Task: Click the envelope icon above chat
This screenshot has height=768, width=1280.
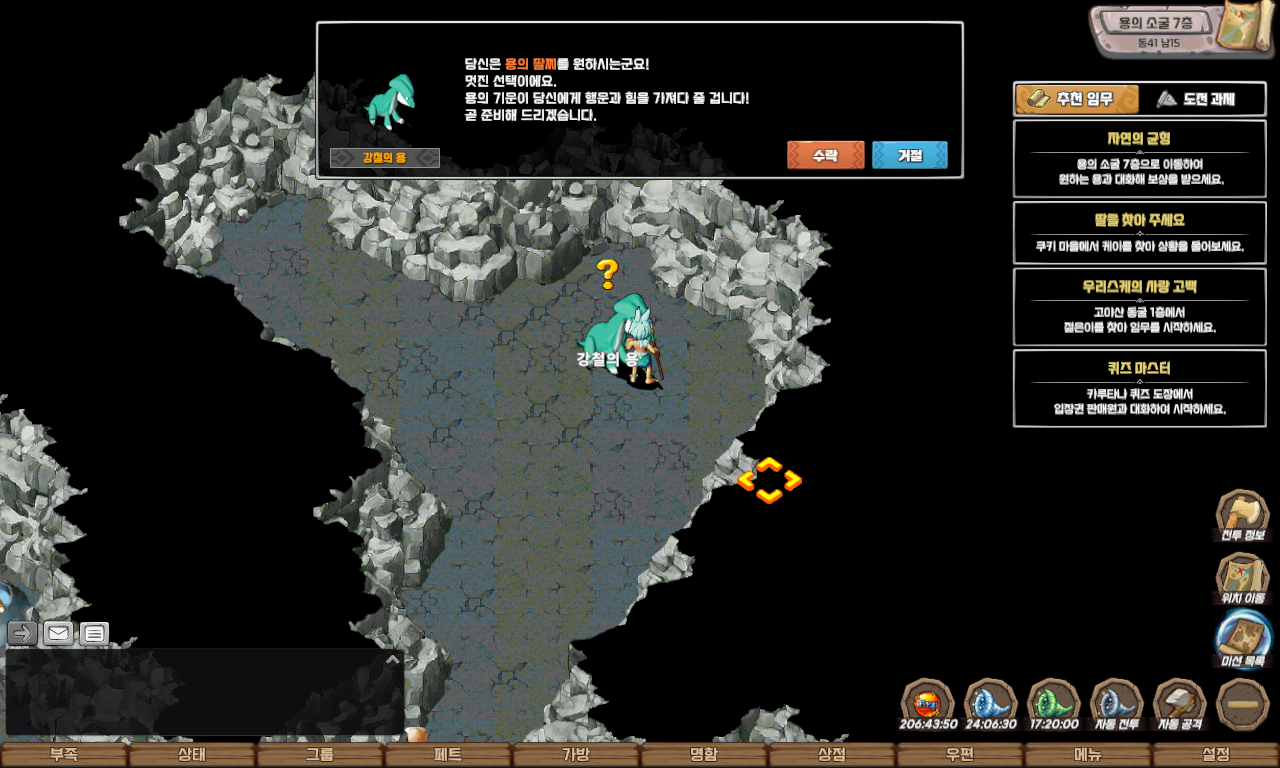Action: click(x=58, y=633)
